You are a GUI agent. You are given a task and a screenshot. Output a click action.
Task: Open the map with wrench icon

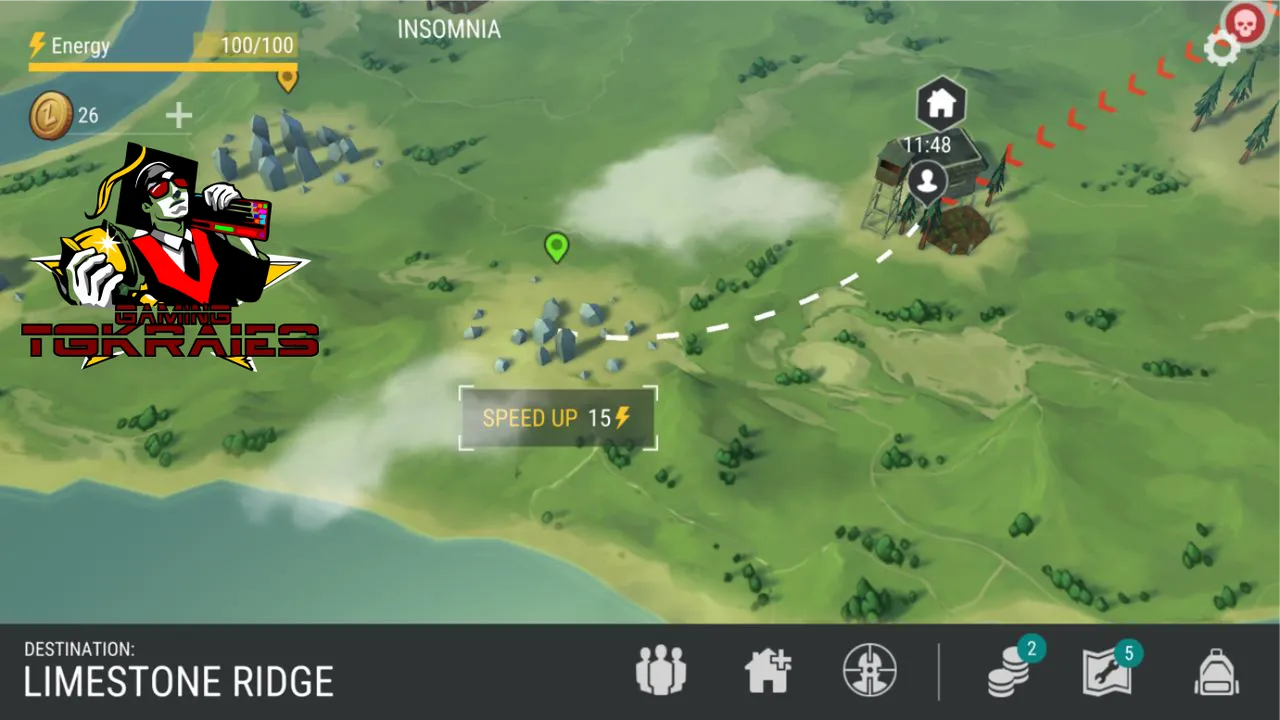click(x=1107, y=672)
